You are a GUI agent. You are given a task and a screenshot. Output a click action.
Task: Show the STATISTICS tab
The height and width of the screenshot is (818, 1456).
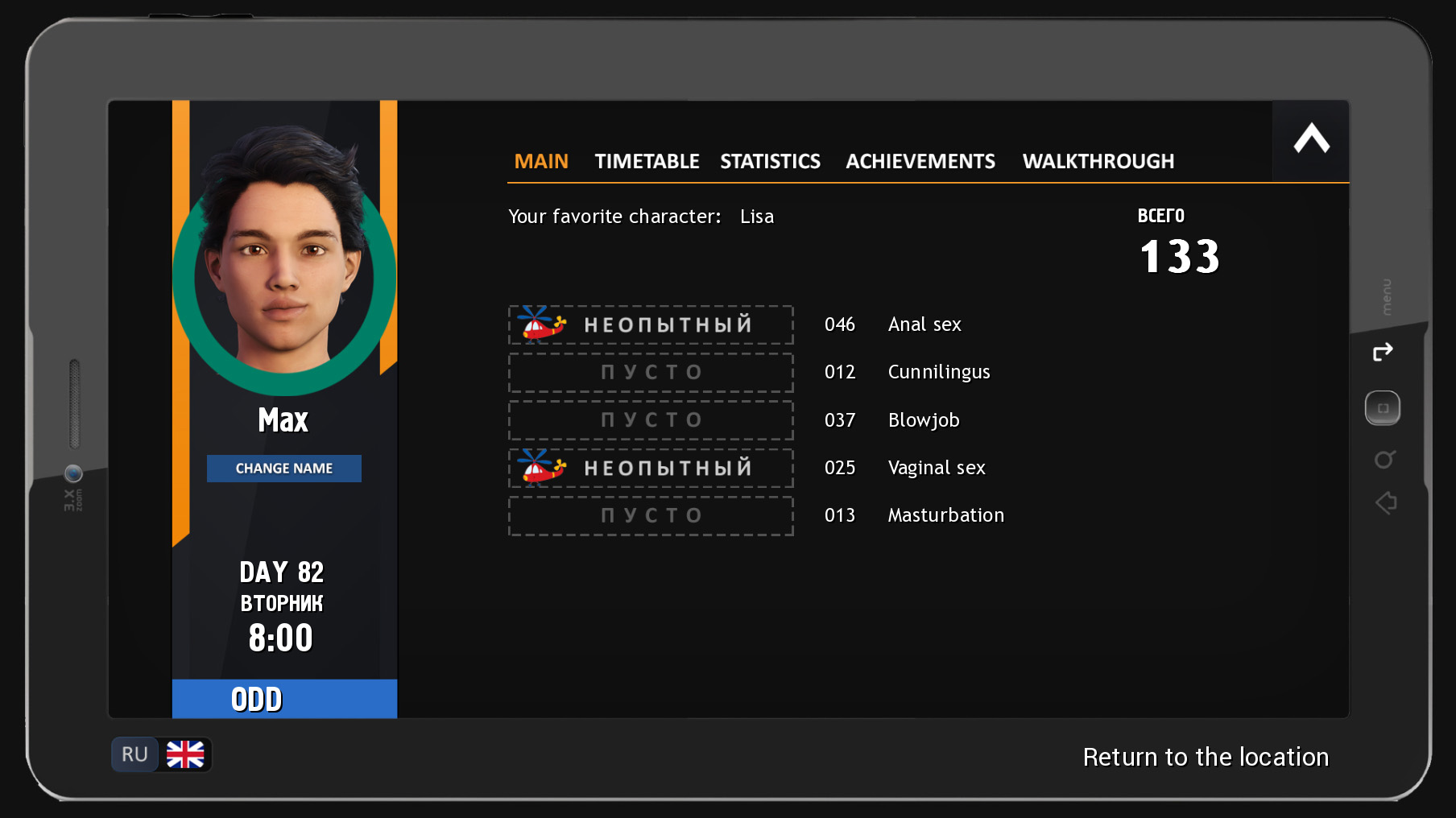click(x=770, y=161)
